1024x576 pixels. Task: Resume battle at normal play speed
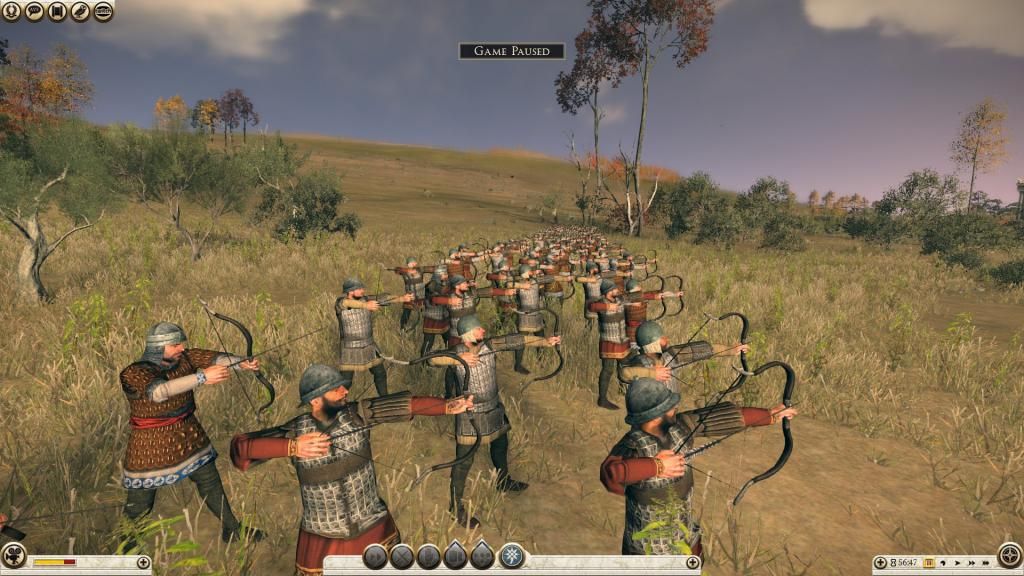[x=956, y=563]
